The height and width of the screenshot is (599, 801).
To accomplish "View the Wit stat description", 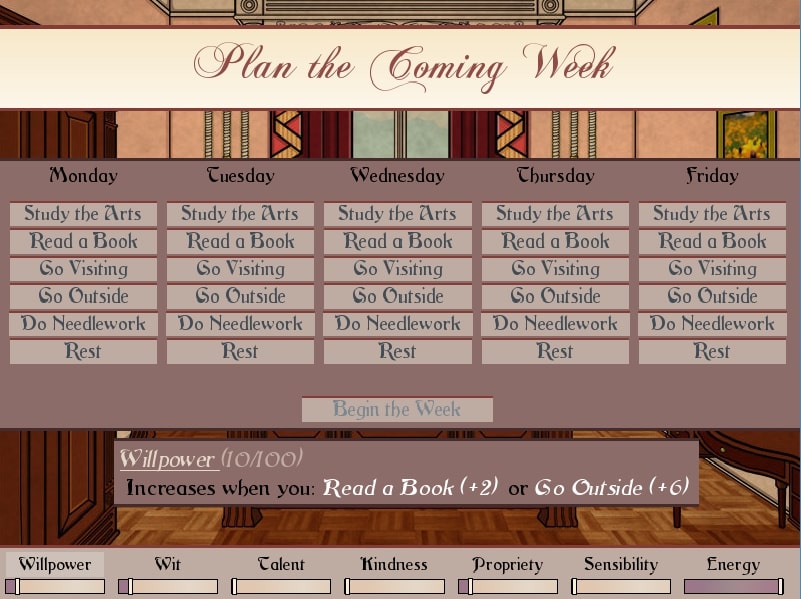I will pos(168,565).
